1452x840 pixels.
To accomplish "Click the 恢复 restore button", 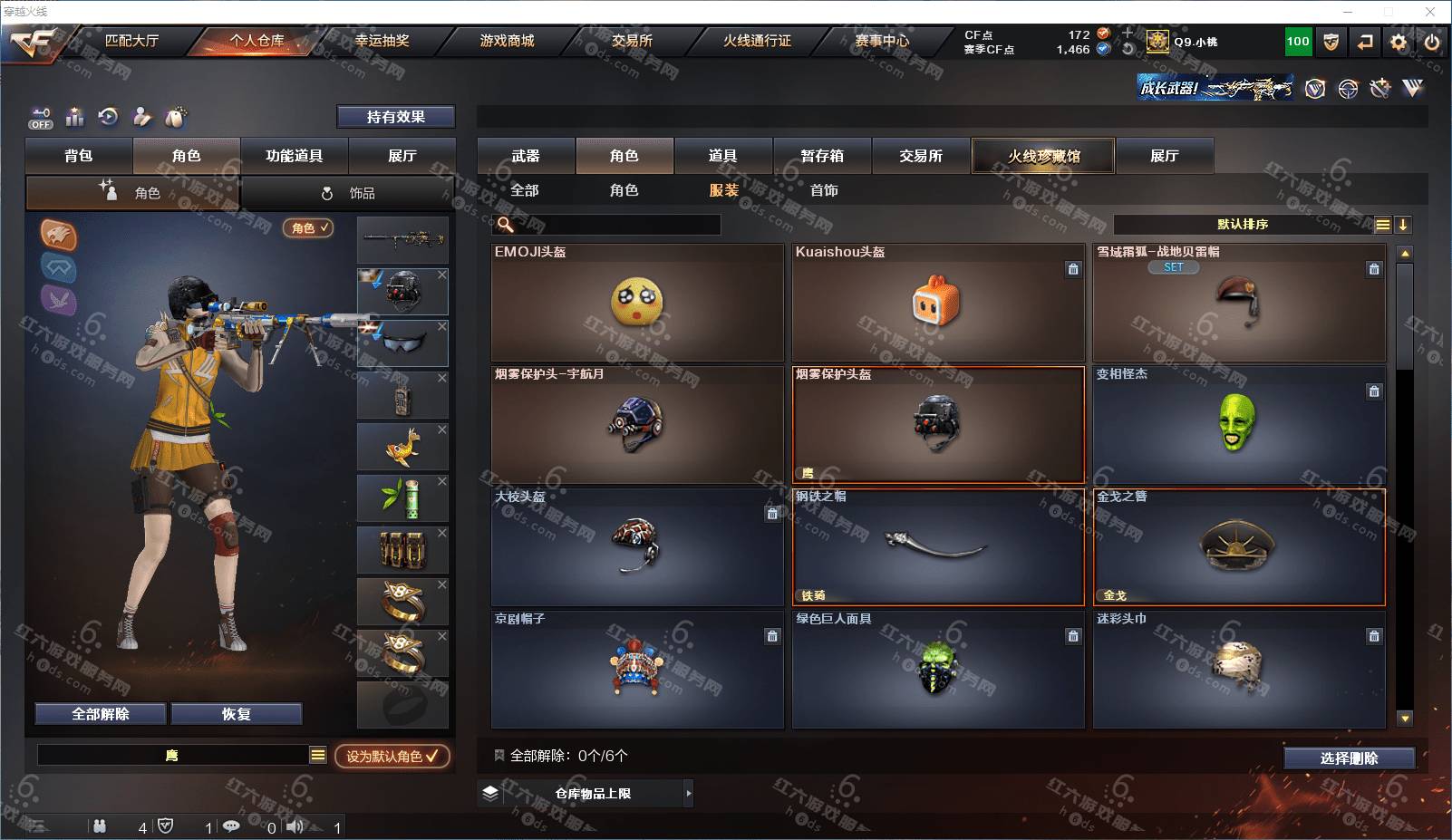I will click(236, 714).
